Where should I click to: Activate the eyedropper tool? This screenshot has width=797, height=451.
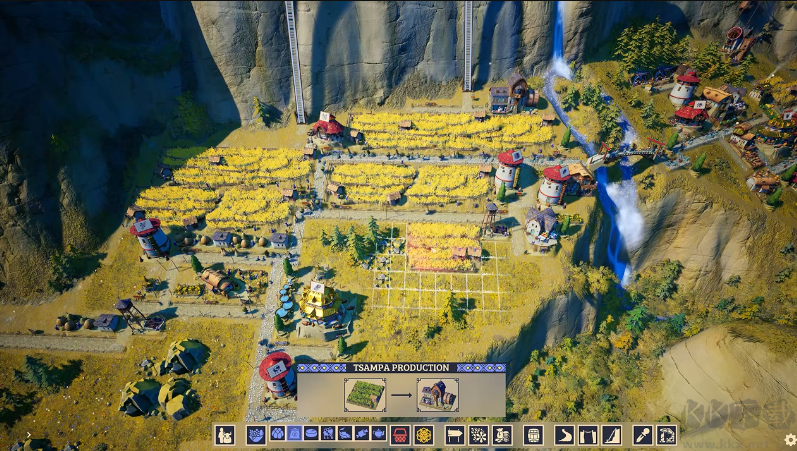pyautogui.click(x=642, y=435)
